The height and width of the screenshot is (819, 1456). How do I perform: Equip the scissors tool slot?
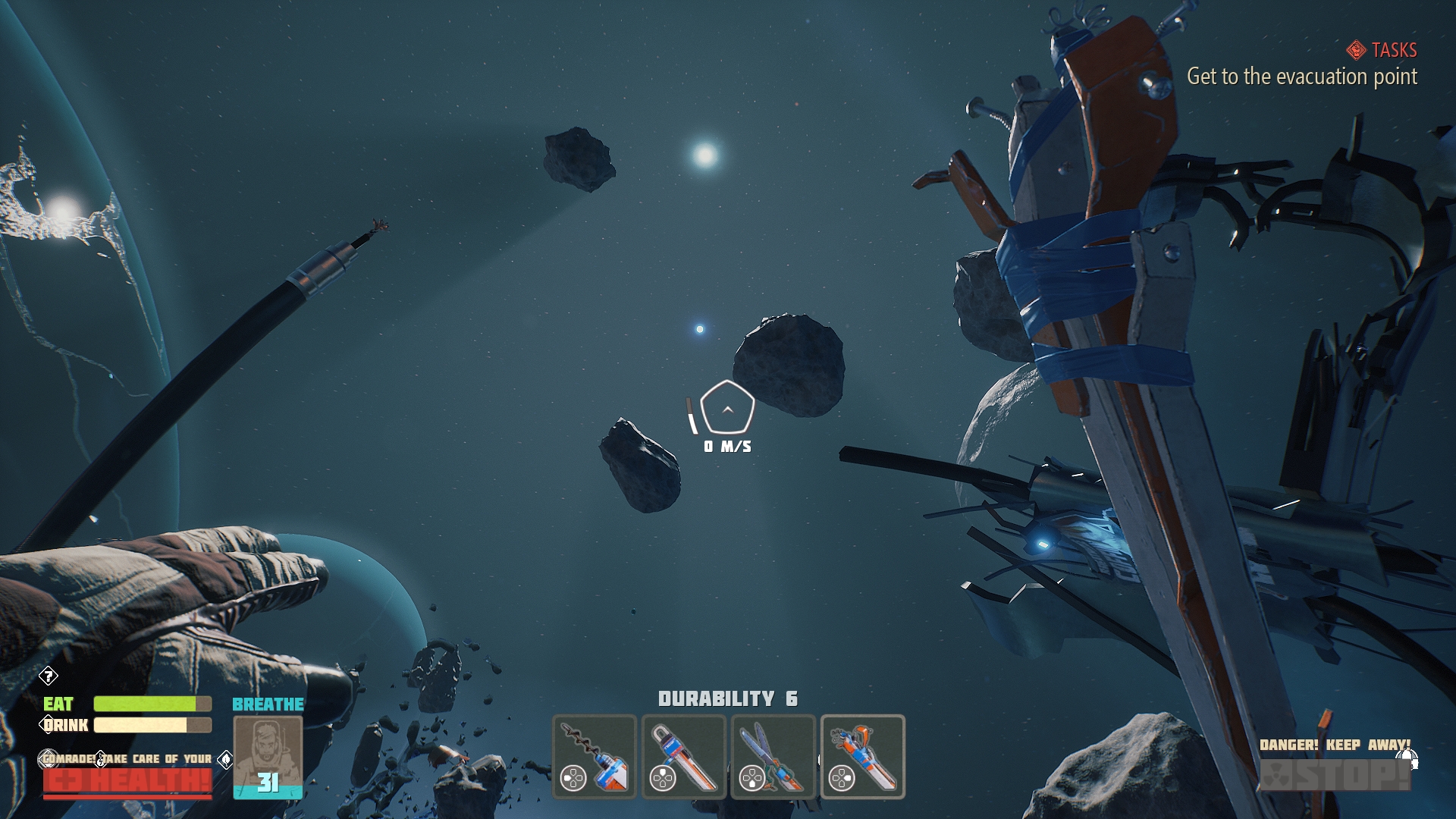[x=773, y=757]
